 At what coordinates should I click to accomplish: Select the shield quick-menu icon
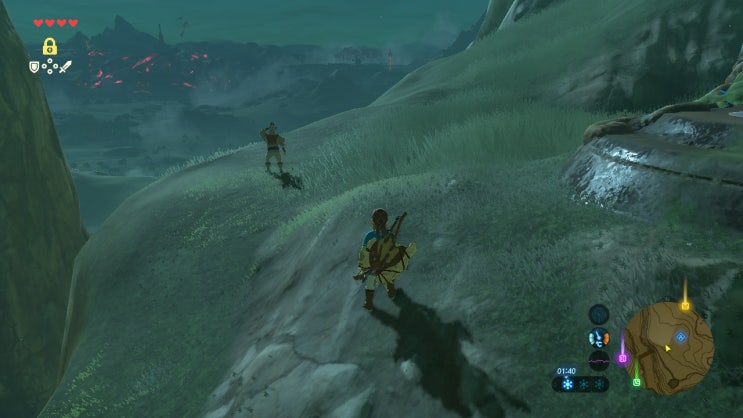click(x=34, y=68)
